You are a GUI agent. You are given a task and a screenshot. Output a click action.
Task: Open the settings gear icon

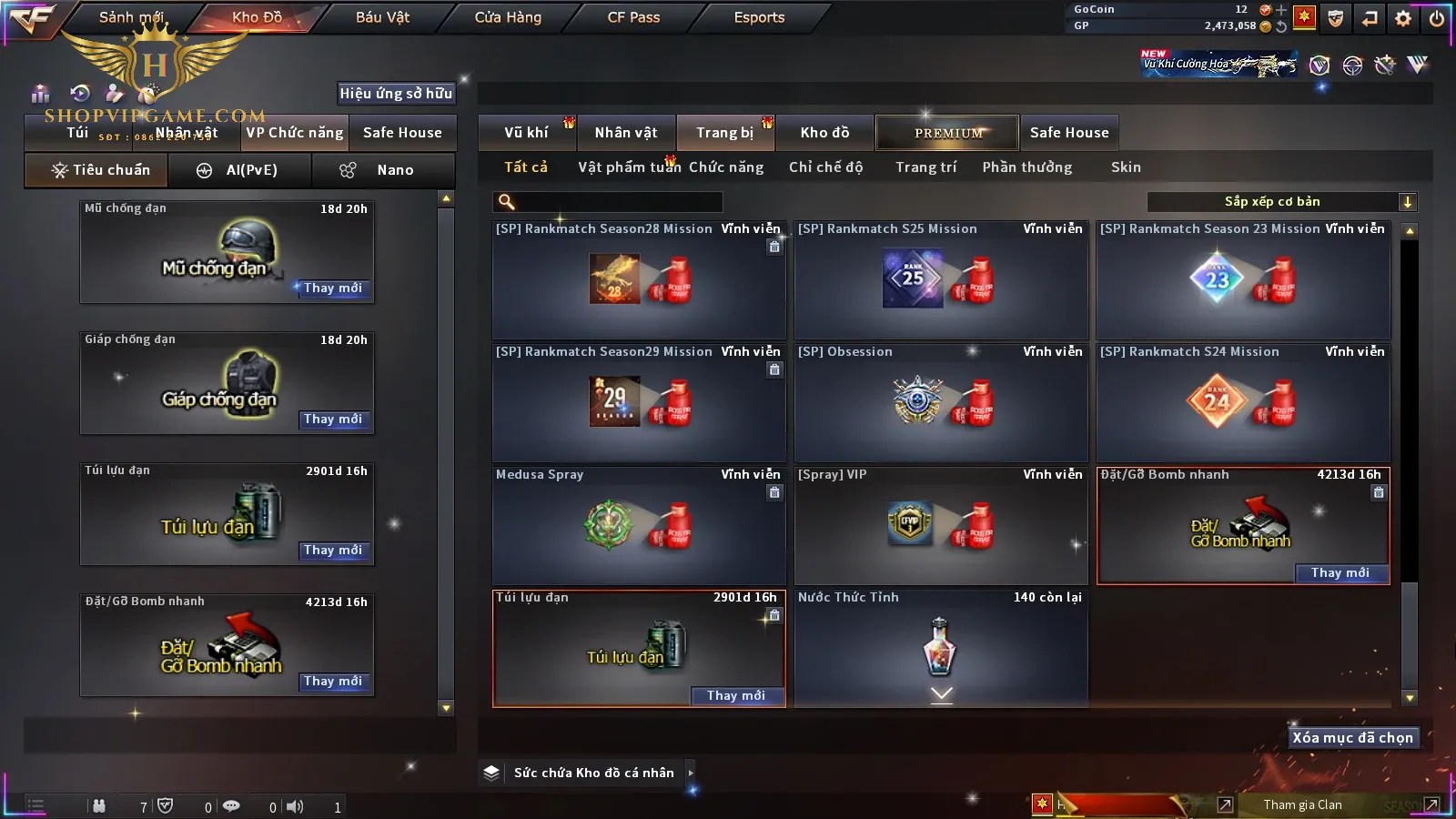(x=1403, y=18)
